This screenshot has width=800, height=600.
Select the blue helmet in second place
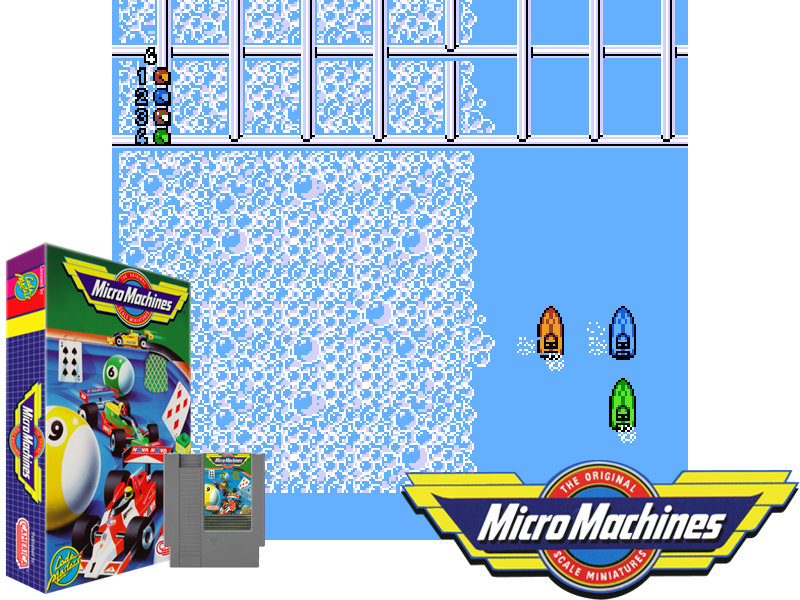coord(161,96)
